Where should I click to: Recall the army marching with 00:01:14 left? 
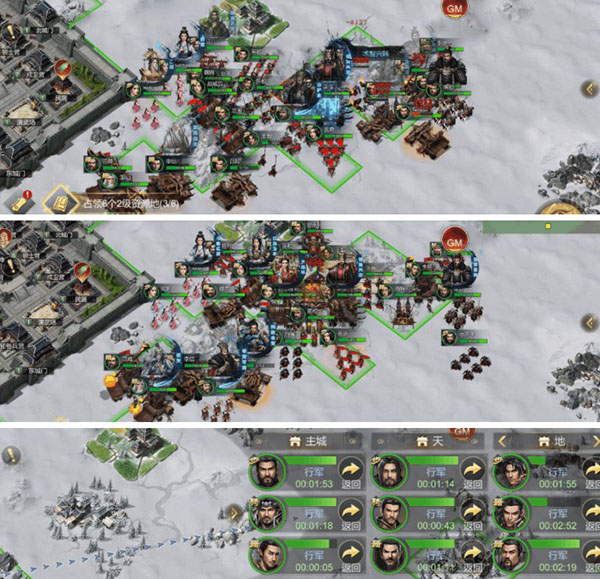click(472, 472)
